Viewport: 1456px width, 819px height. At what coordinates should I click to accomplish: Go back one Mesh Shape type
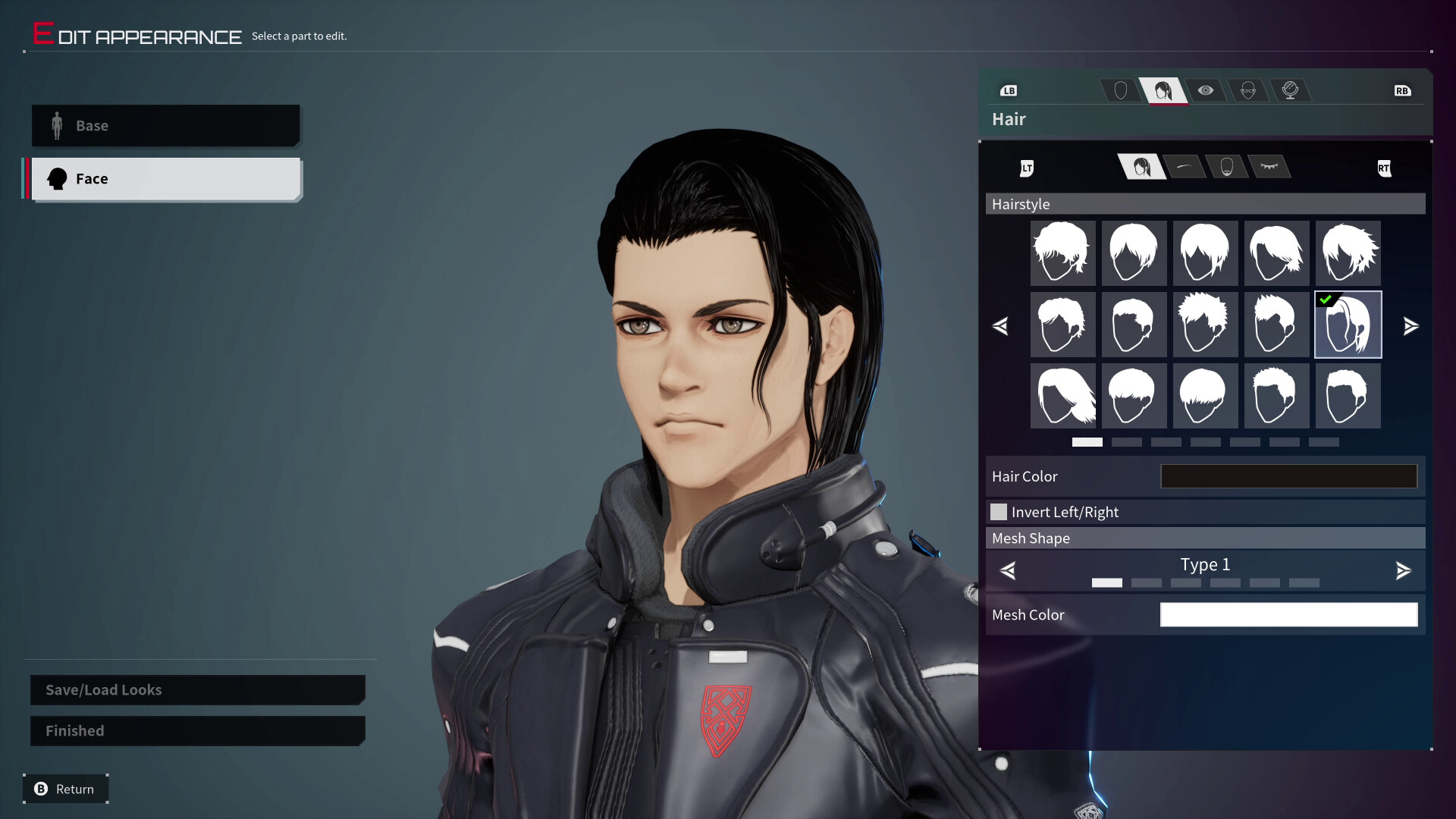1009,570
